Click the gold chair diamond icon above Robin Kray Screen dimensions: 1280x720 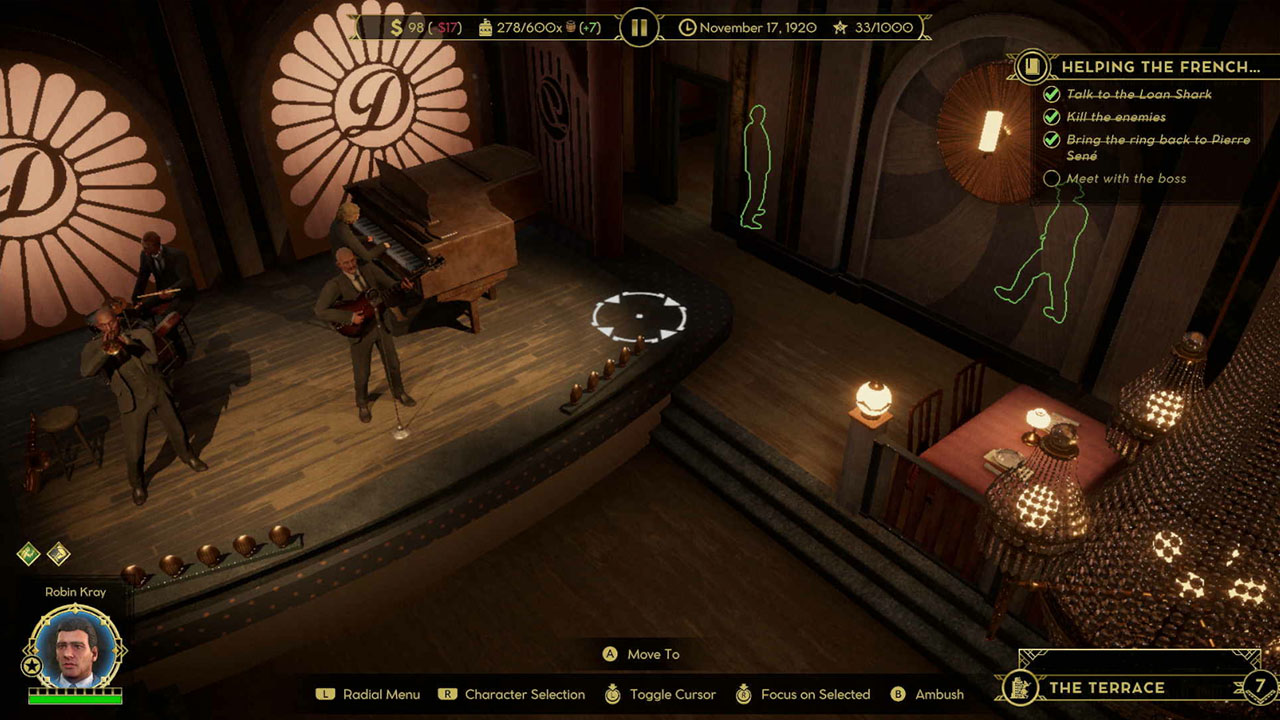(58, 555)
